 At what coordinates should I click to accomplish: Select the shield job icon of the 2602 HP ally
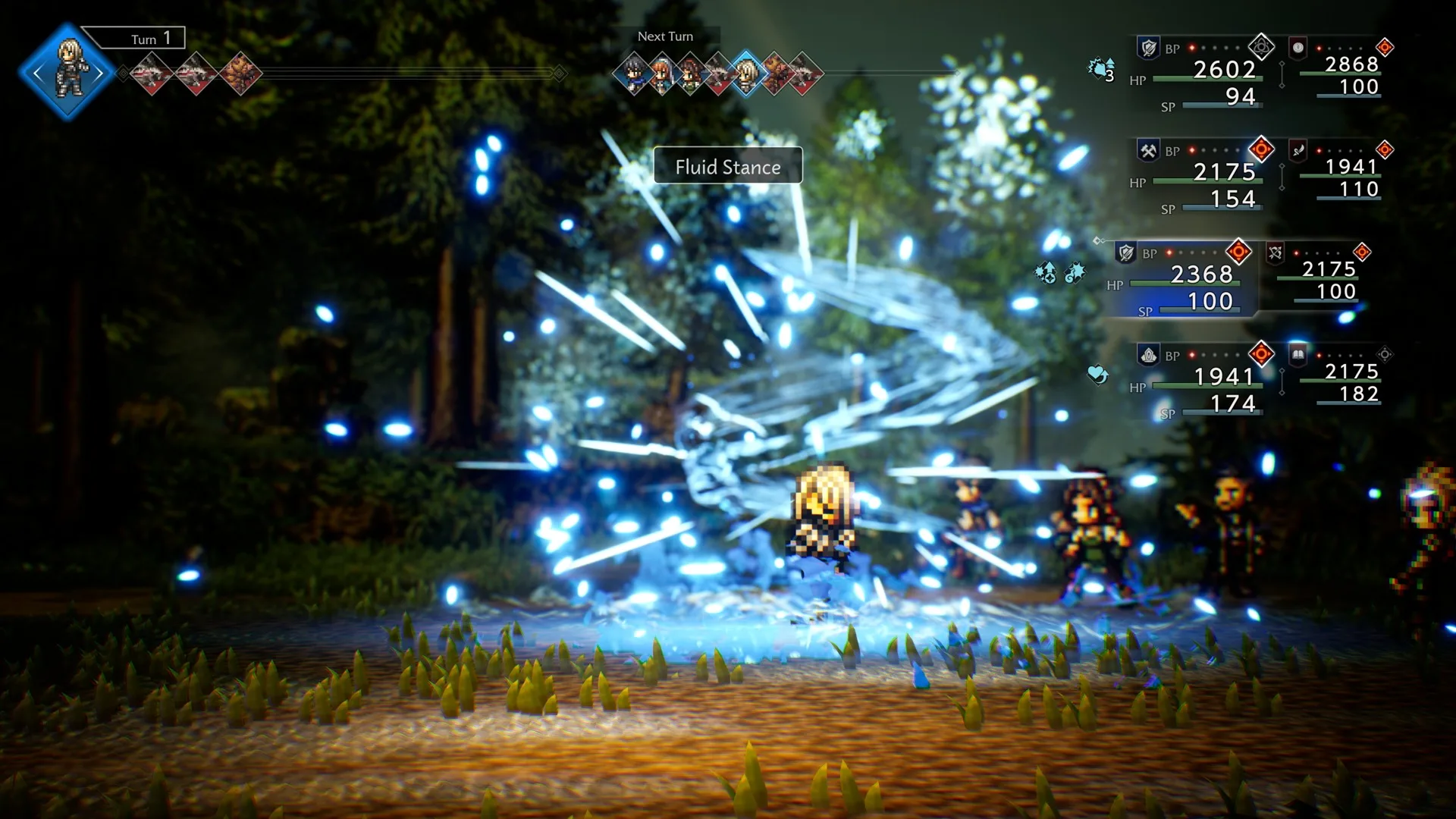[x=1149, y=47]
